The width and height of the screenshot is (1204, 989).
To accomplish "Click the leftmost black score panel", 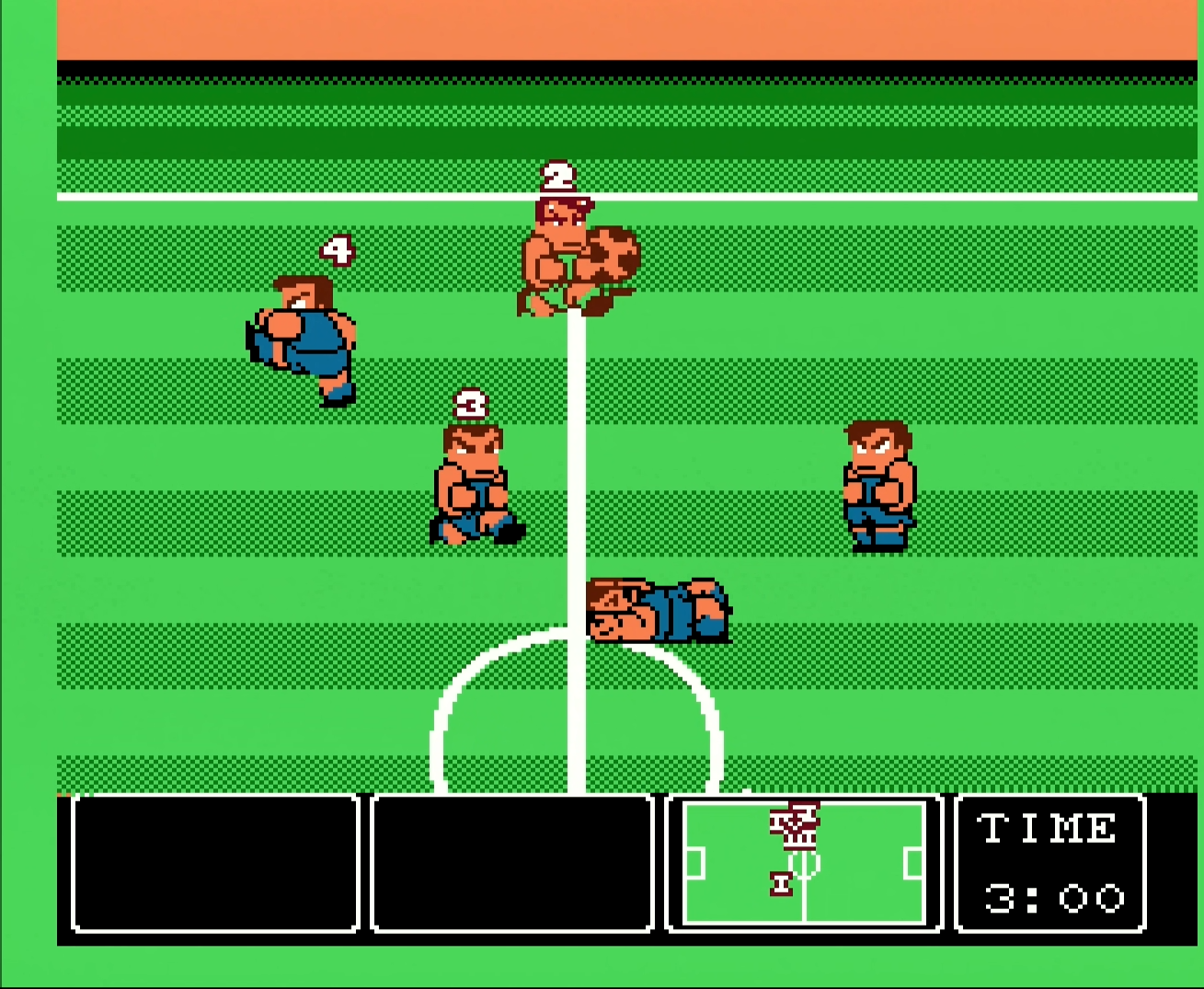I will 214,865.
